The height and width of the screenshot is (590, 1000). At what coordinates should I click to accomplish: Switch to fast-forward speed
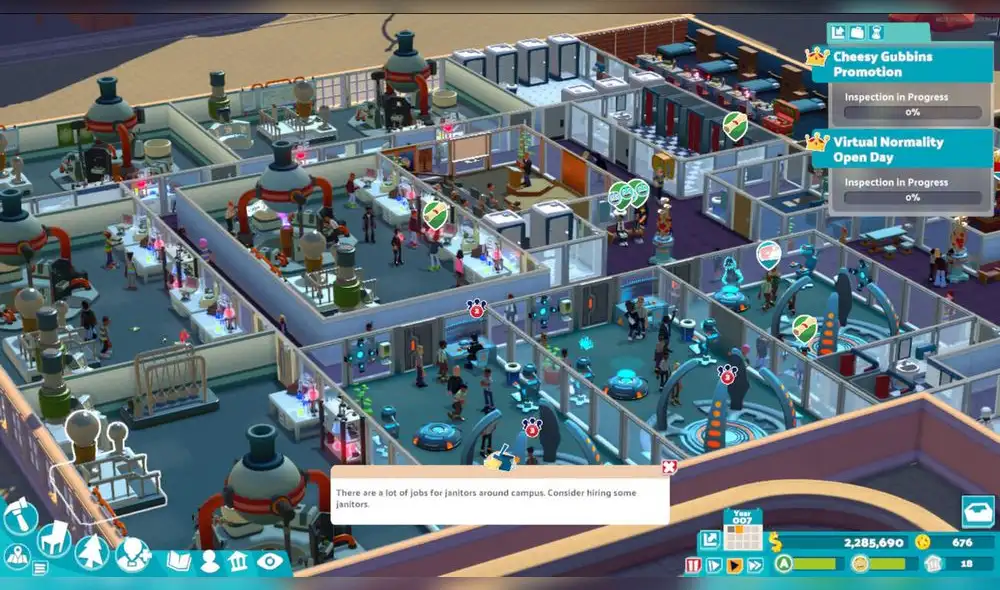coord(755,566)
